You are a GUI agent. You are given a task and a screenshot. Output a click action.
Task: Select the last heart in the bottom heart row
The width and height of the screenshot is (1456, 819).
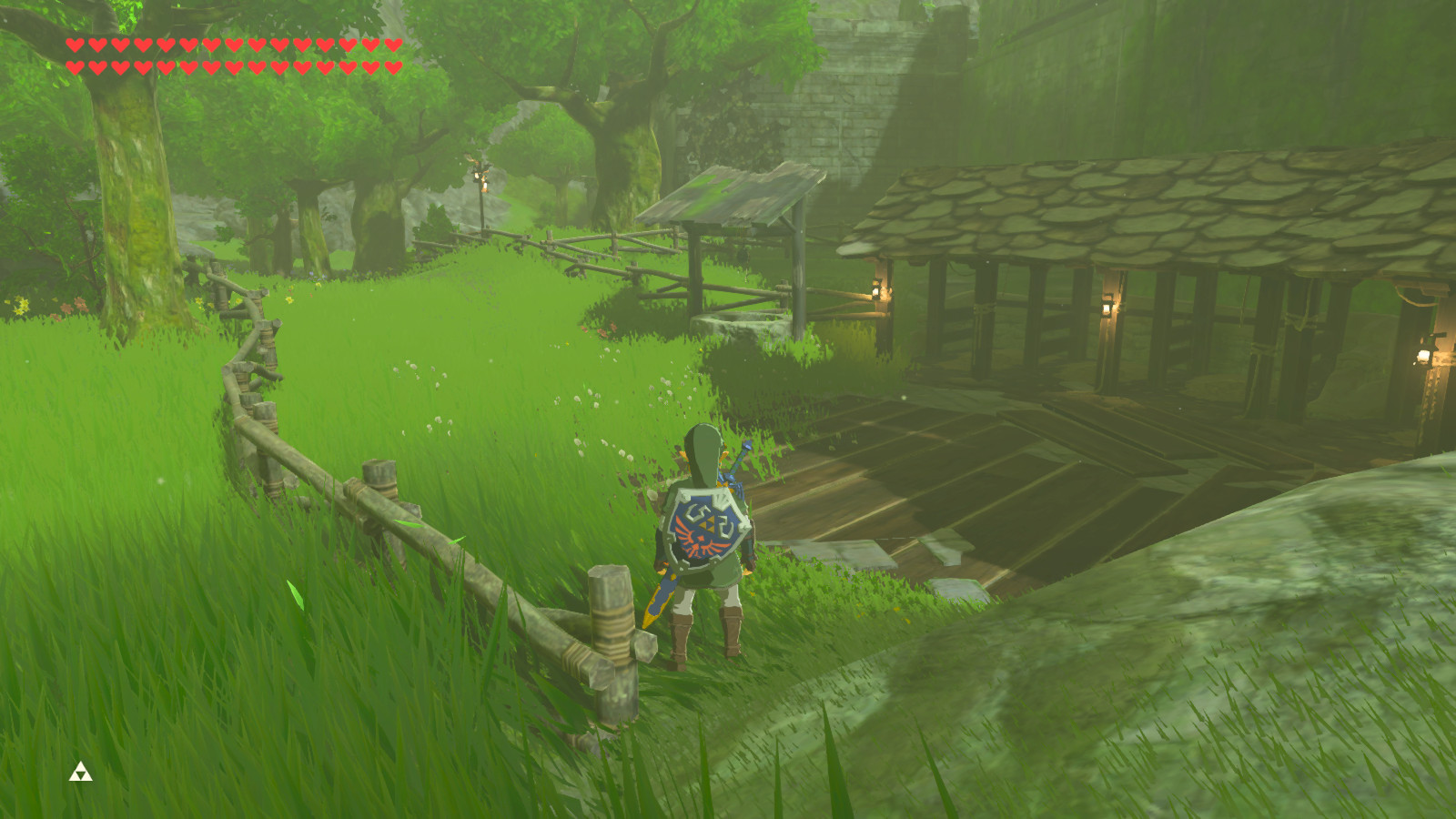click(x=392, y=66)
